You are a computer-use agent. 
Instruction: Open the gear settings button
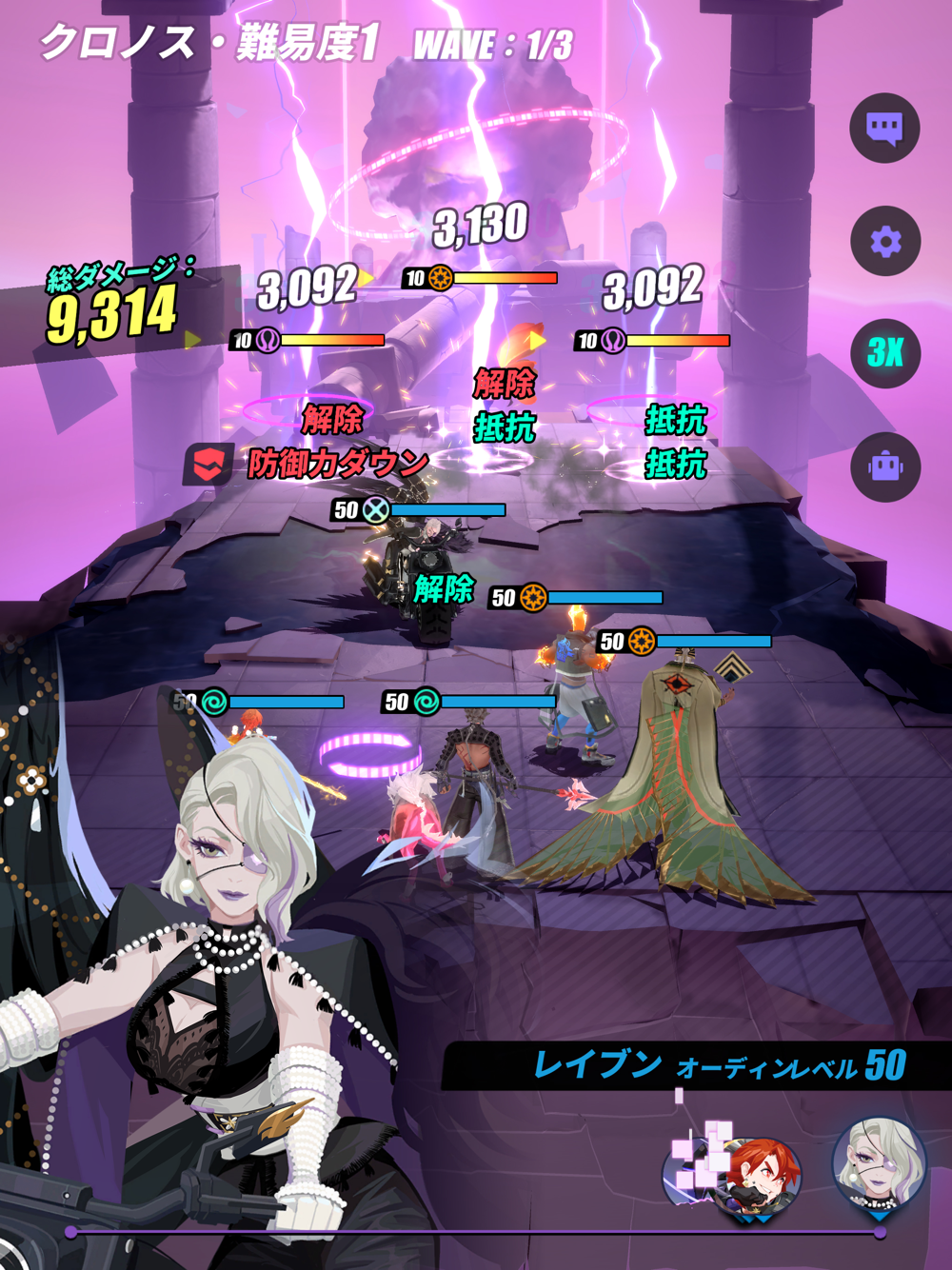(884, 241)
